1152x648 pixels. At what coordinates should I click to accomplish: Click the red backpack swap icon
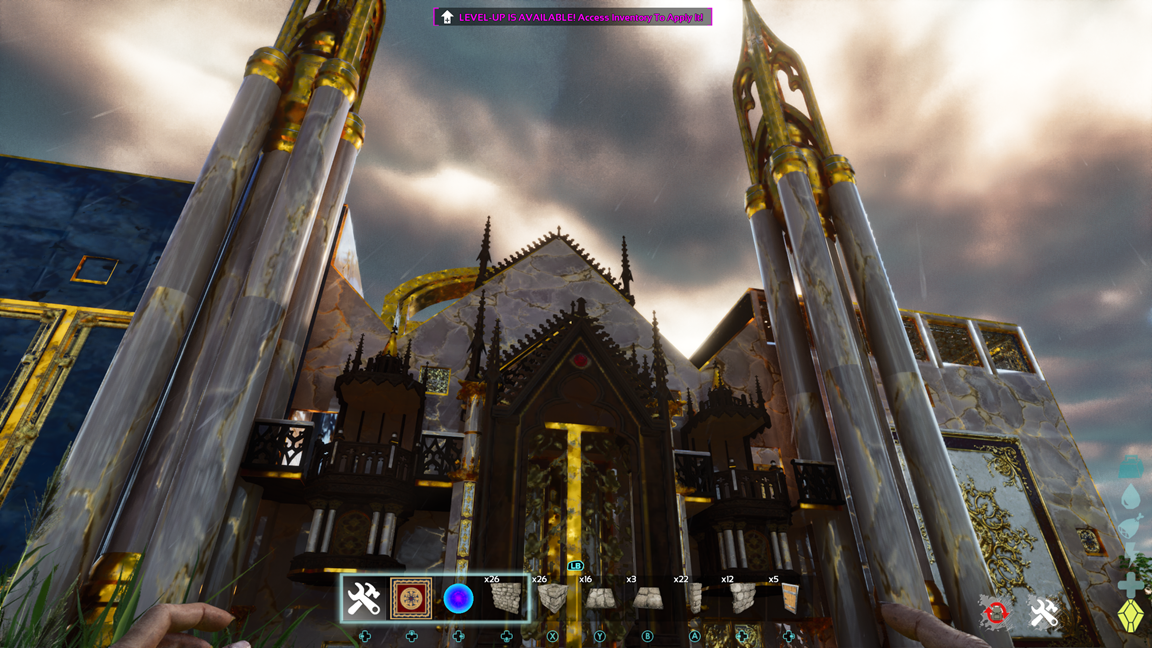[996, 613]
